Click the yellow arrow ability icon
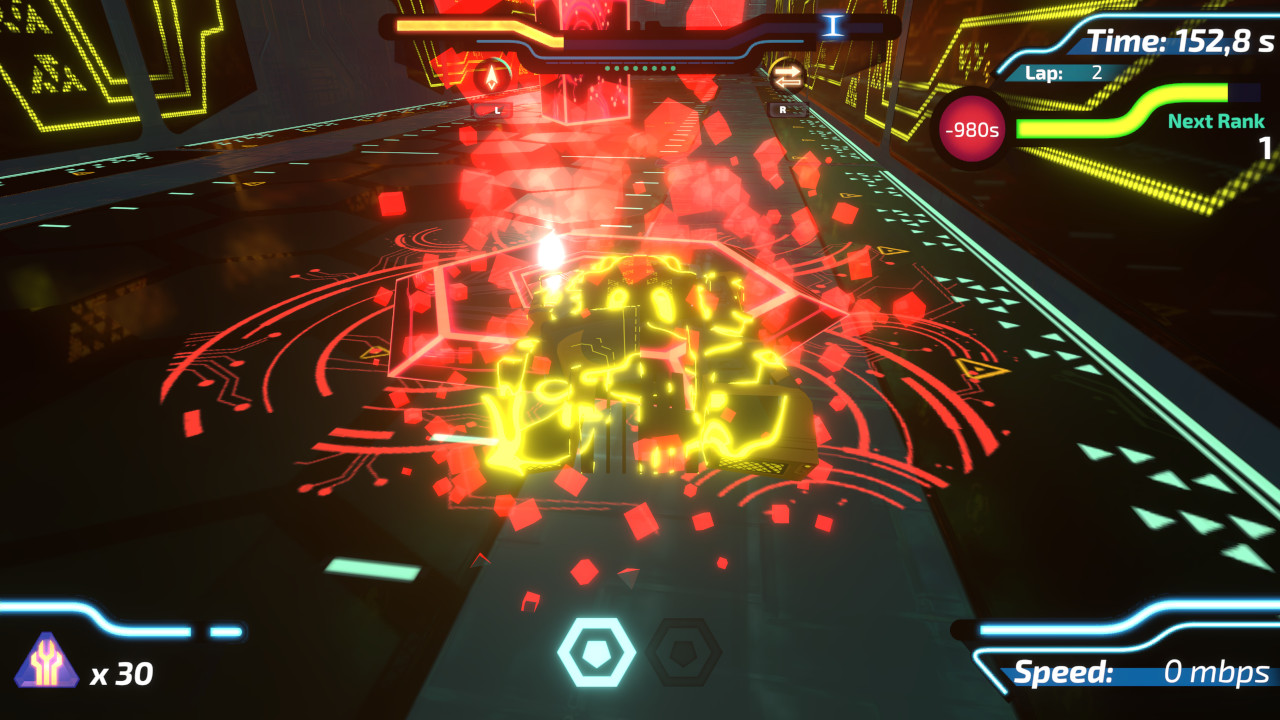Screen dimensions: 1280x720 click(x=489, y=72)
